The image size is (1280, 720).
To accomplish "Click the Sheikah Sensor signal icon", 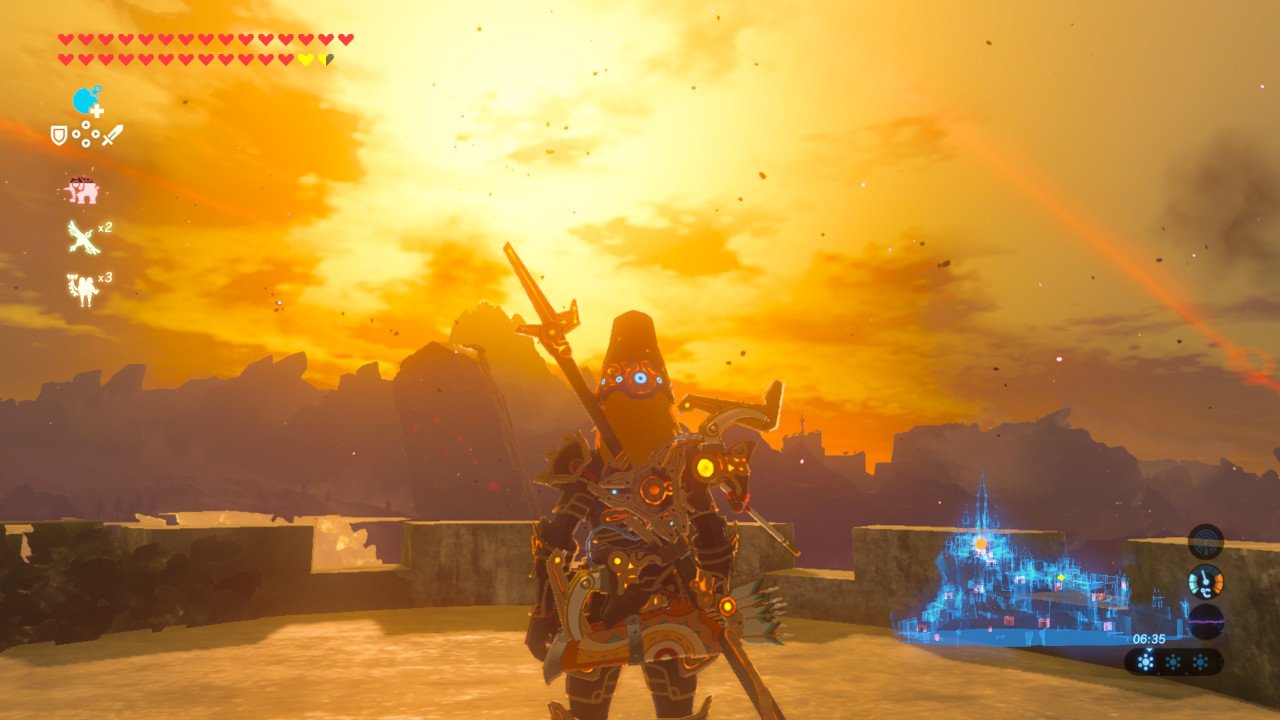I will pyautogui.click(x=1206, y=541).
